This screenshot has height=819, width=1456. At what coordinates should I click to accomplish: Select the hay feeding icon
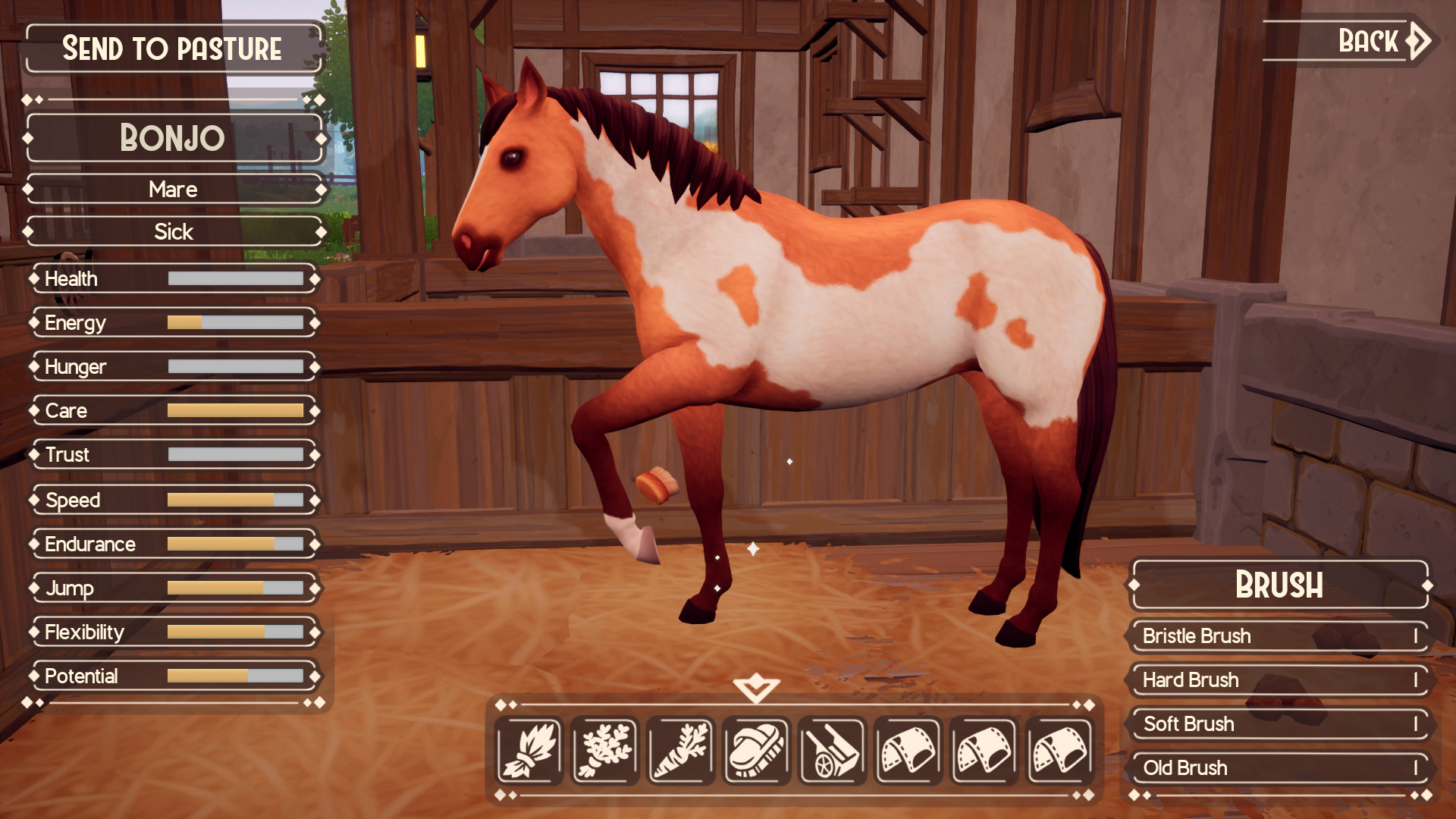[x=529, y=750]
